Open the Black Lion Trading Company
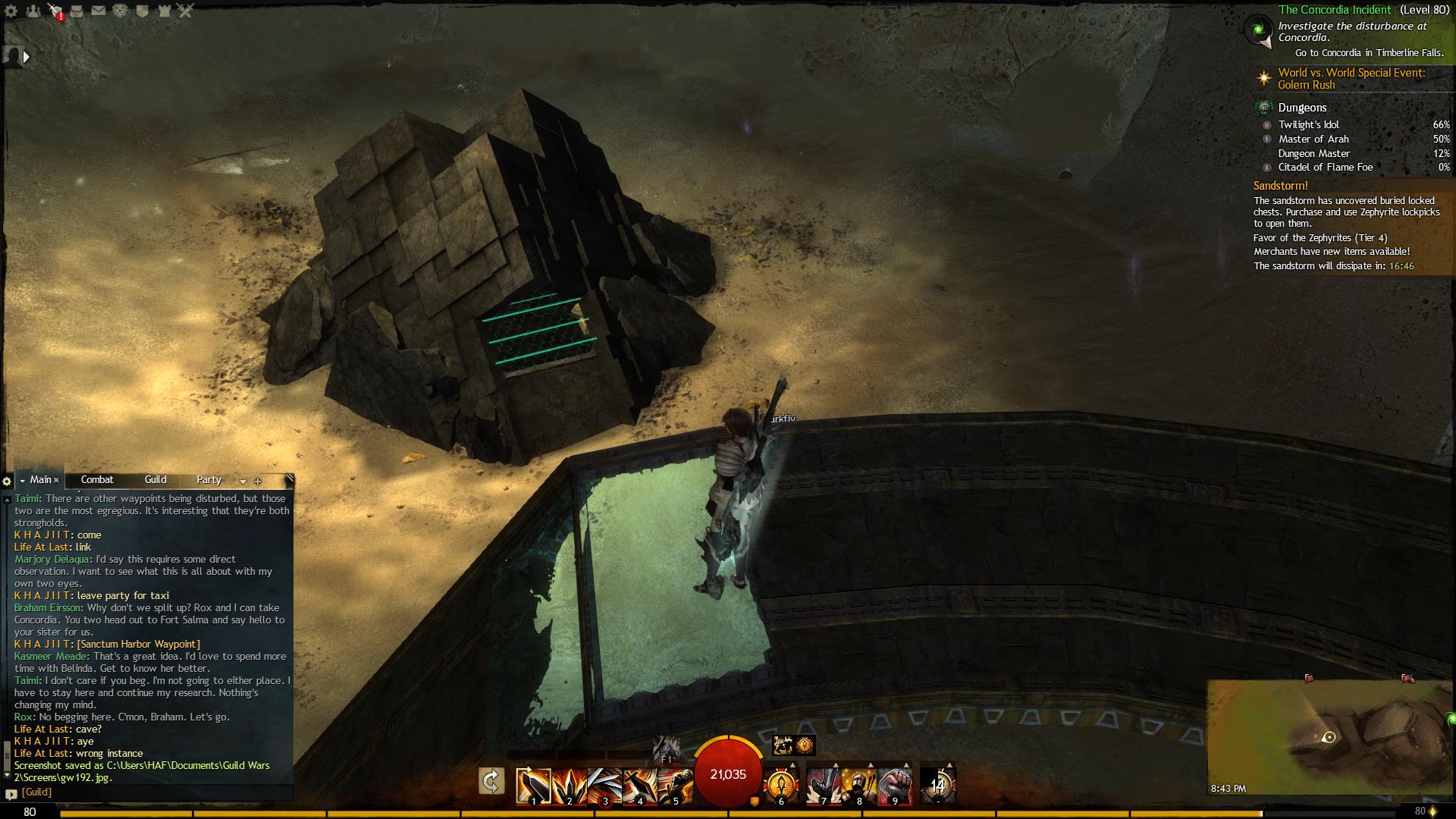This screenshot has height=819, width=1456. 120,11
